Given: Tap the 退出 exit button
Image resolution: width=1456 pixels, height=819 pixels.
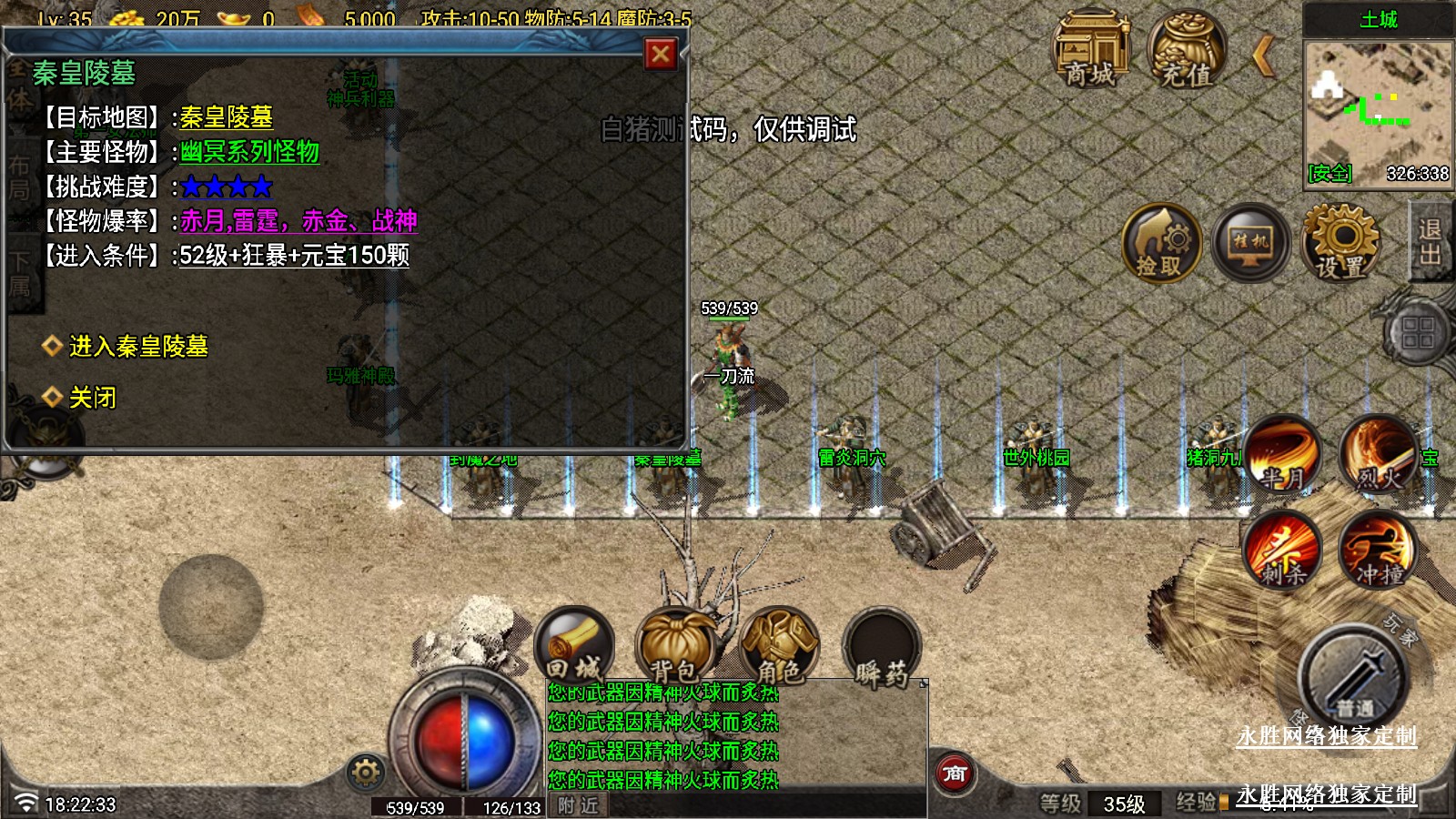Looking at the screenshot, I should pos(1430,241).
